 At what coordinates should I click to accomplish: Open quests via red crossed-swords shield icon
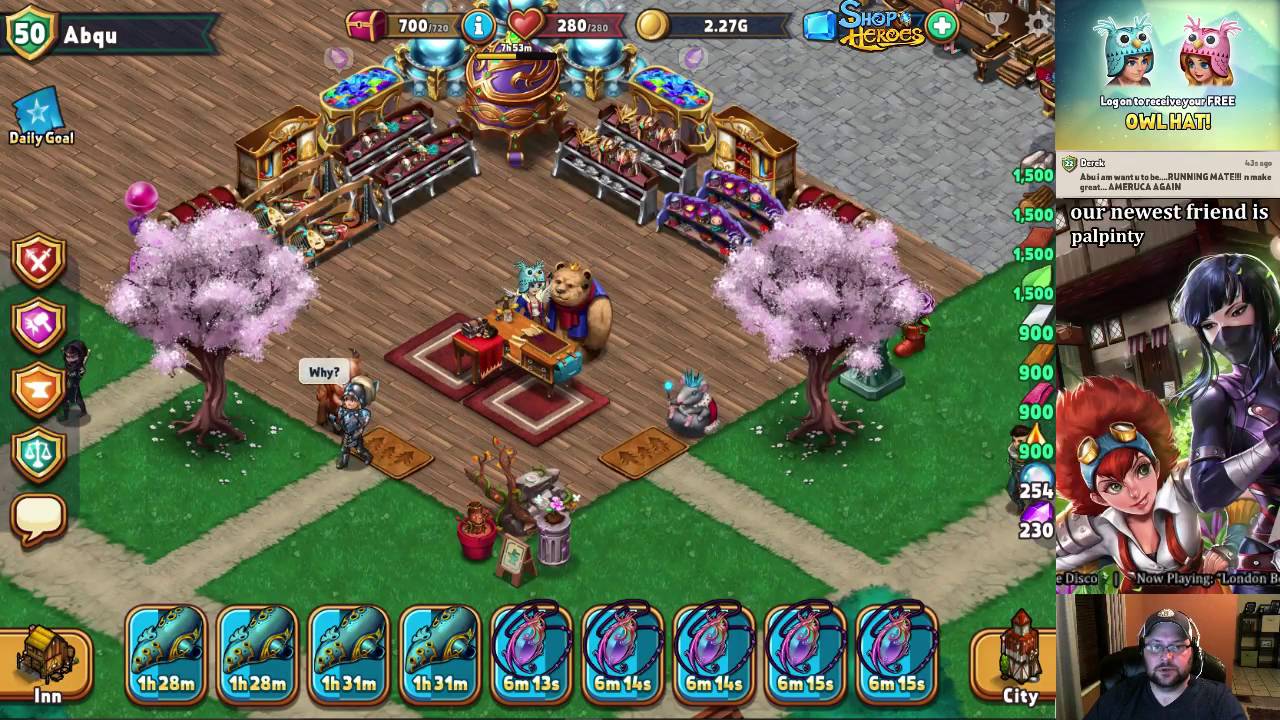coord(38,258)
